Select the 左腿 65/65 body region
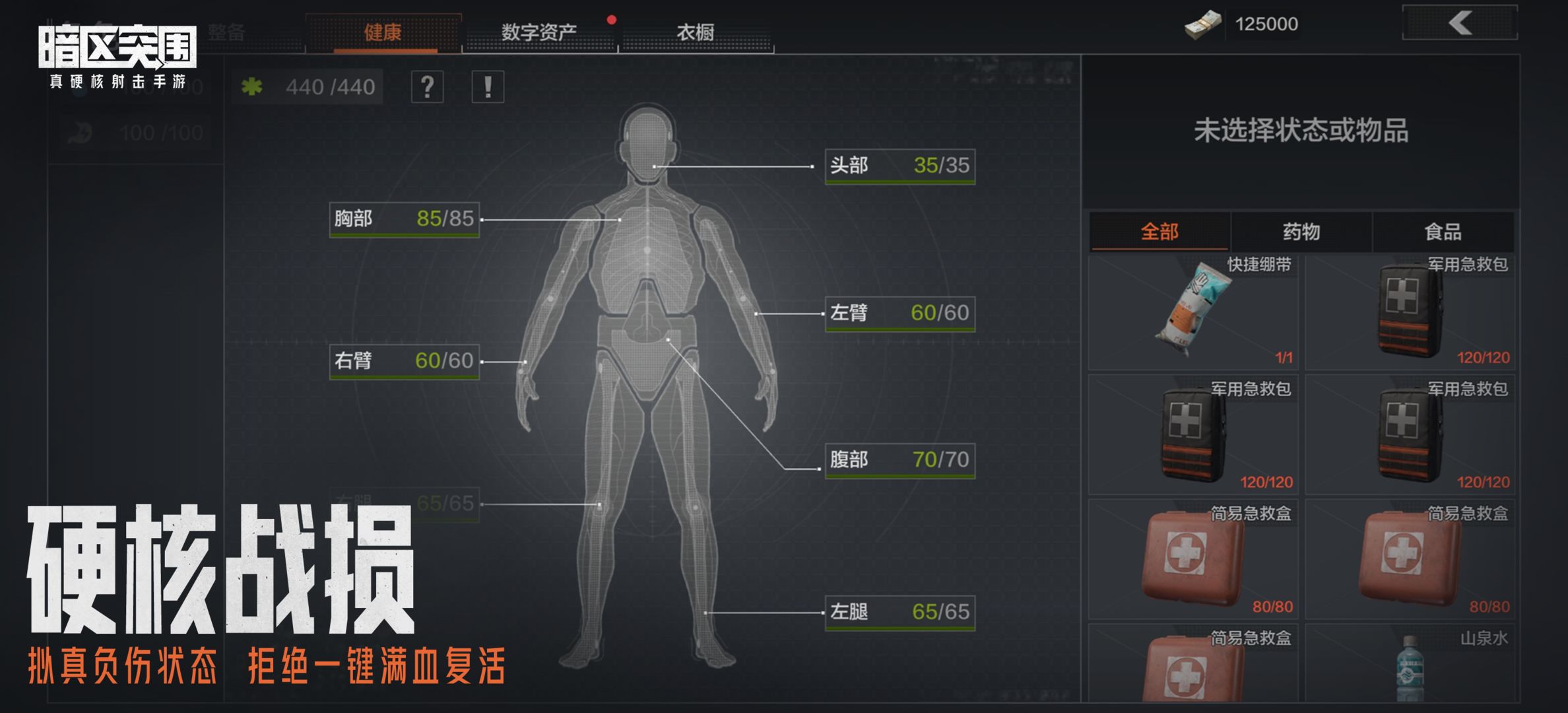Screen dimensions: 1568x713 click(899, 613)
